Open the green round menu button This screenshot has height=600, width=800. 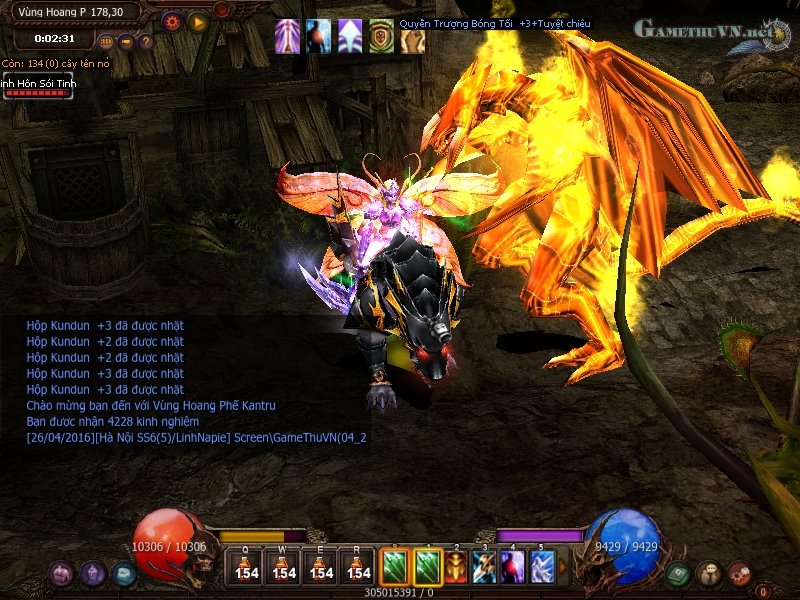tap(679, 574)
